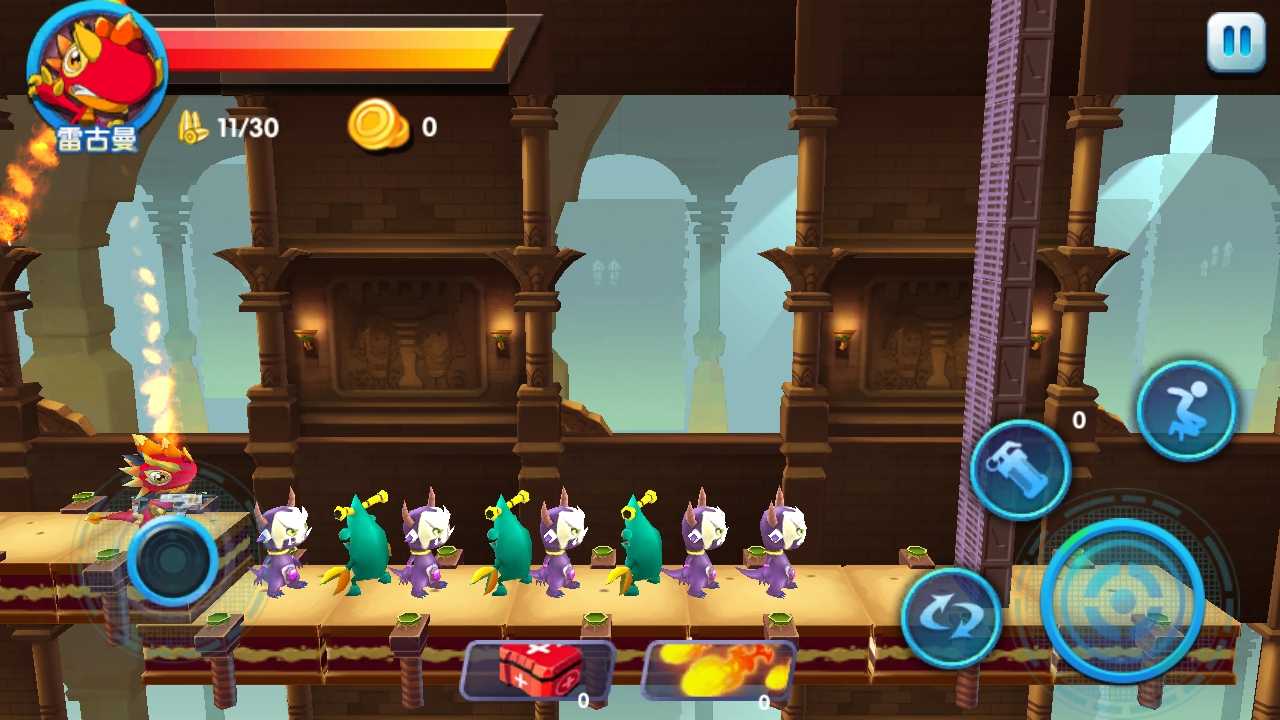The height and width of the screenshot is (720, 1280).
Task: Tap the swap weapon arrows button
Action: (x=951, y=618)
